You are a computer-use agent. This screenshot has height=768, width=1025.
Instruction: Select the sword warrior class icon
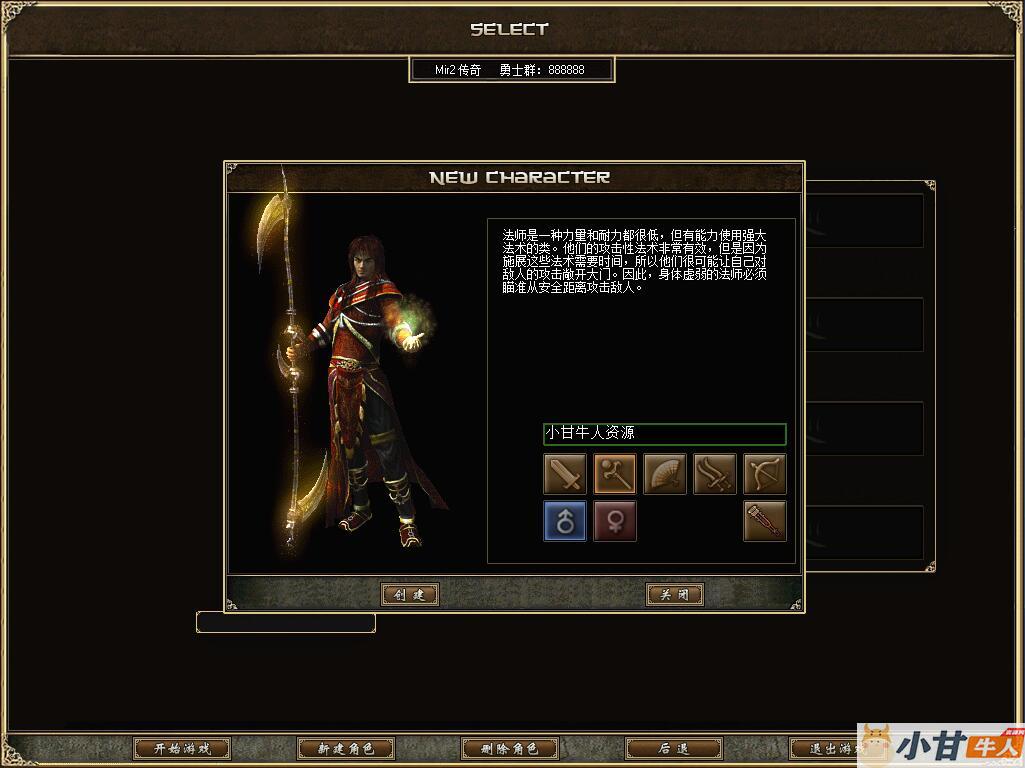[x=565, y=474]
